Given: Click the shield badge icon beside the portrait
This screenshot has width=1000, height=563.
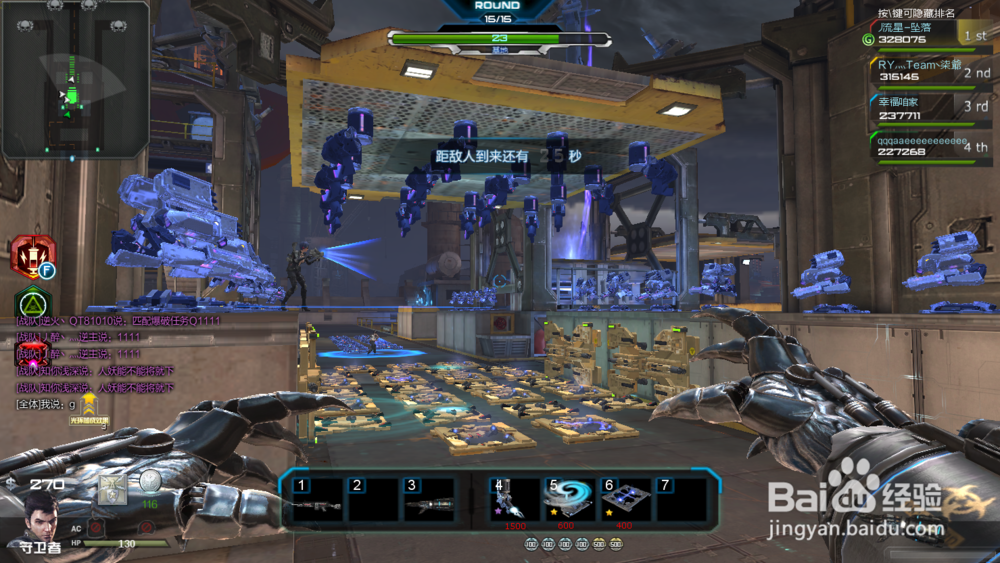Looking at the screenshot, I should point(112,489).
